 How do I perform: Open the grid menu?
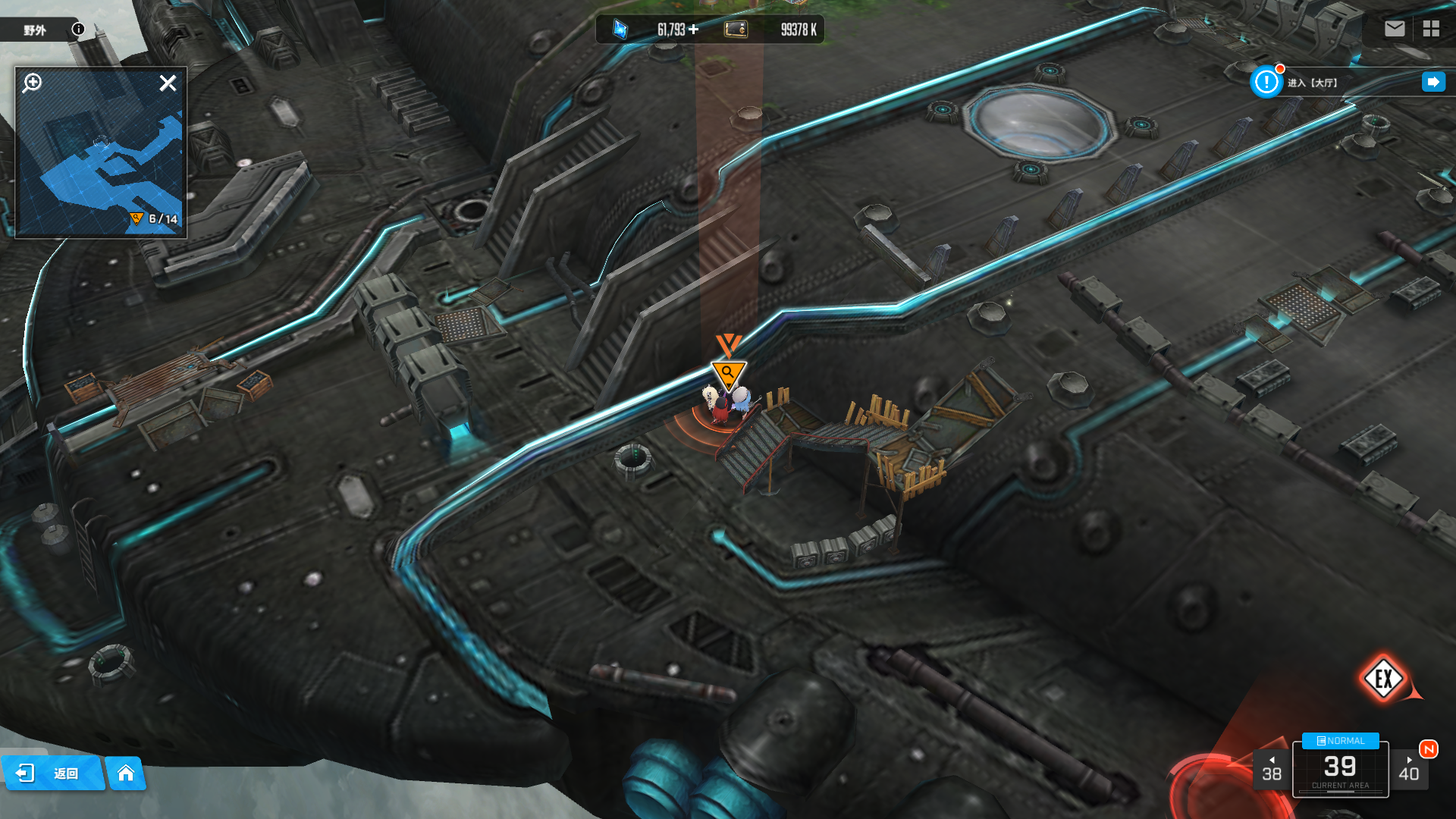pyautogui.click(x=1431, y=29)
